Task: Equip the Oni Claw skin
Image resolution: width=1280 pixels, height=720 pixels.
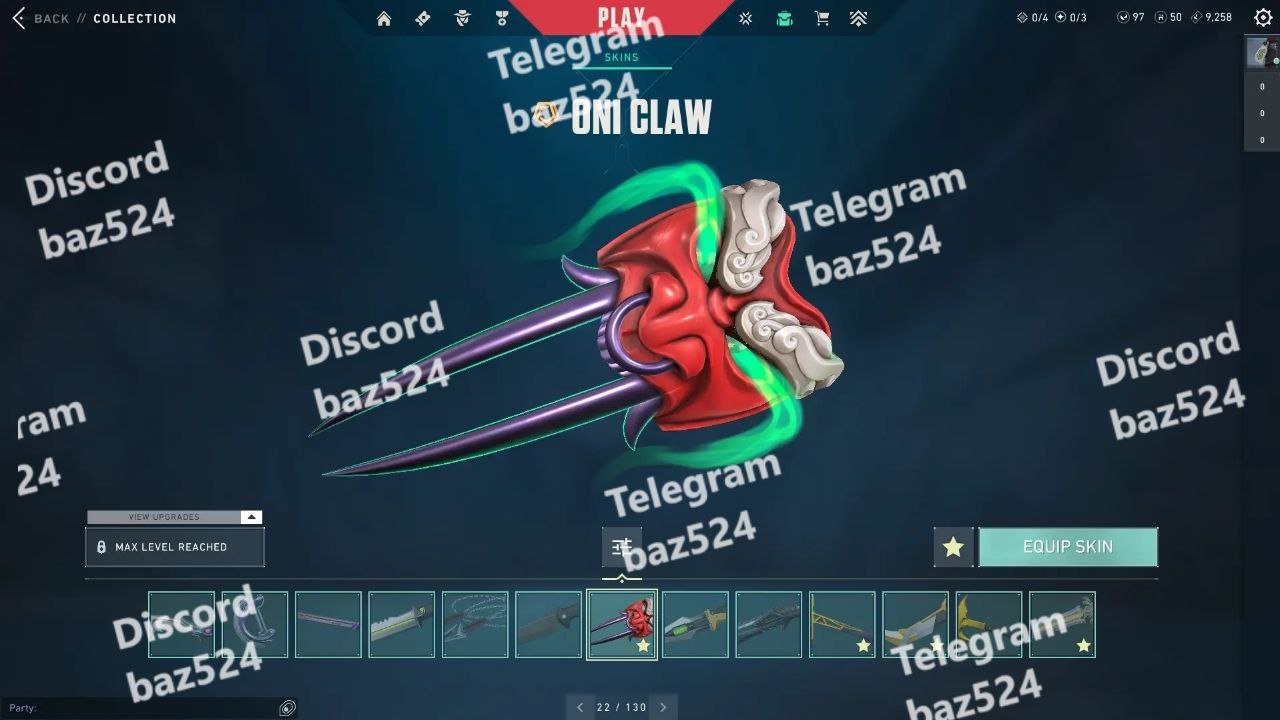Action: pyautogui.click(x=1067, y=547)
